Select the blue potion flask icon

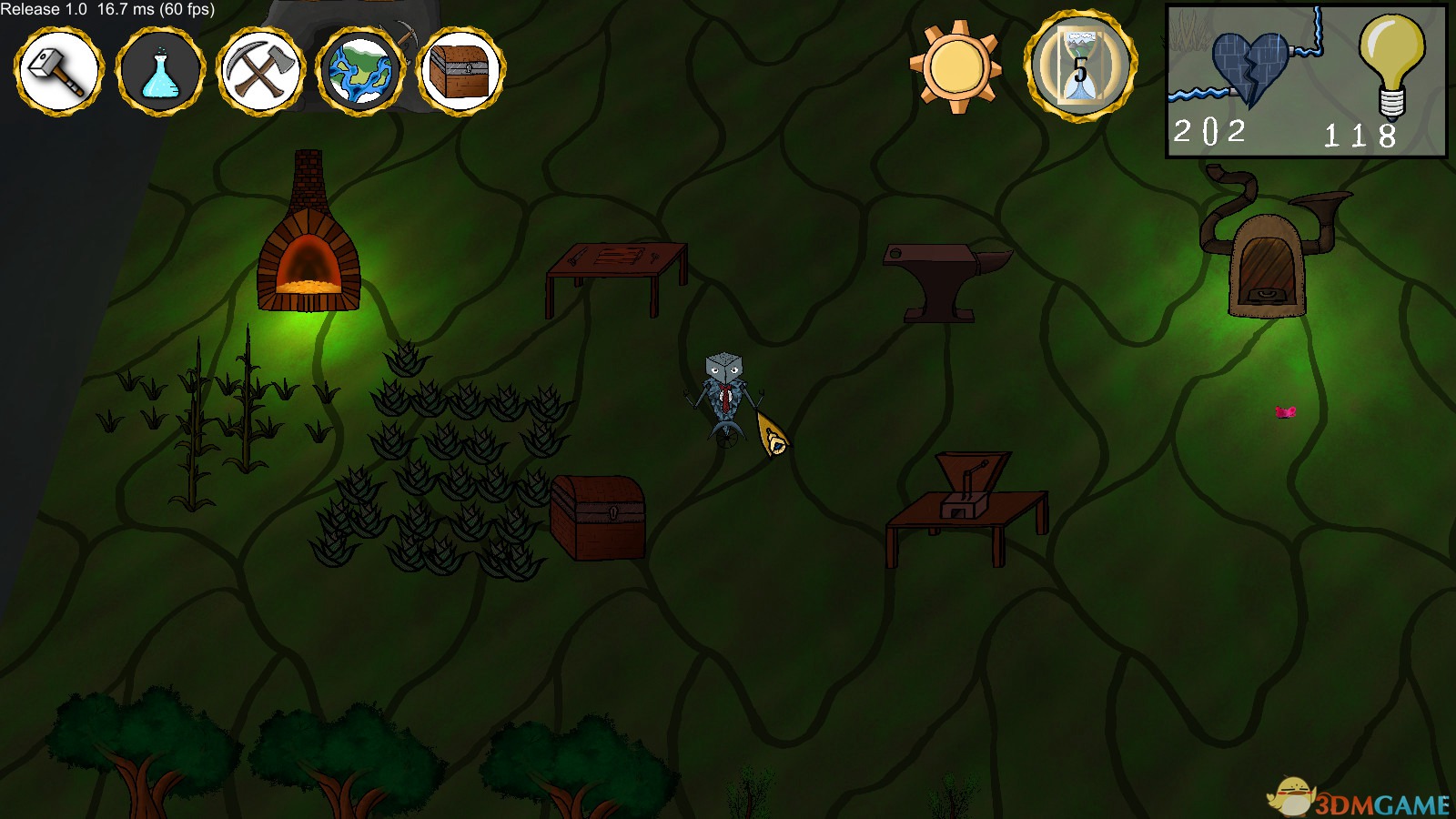point(160,70)
